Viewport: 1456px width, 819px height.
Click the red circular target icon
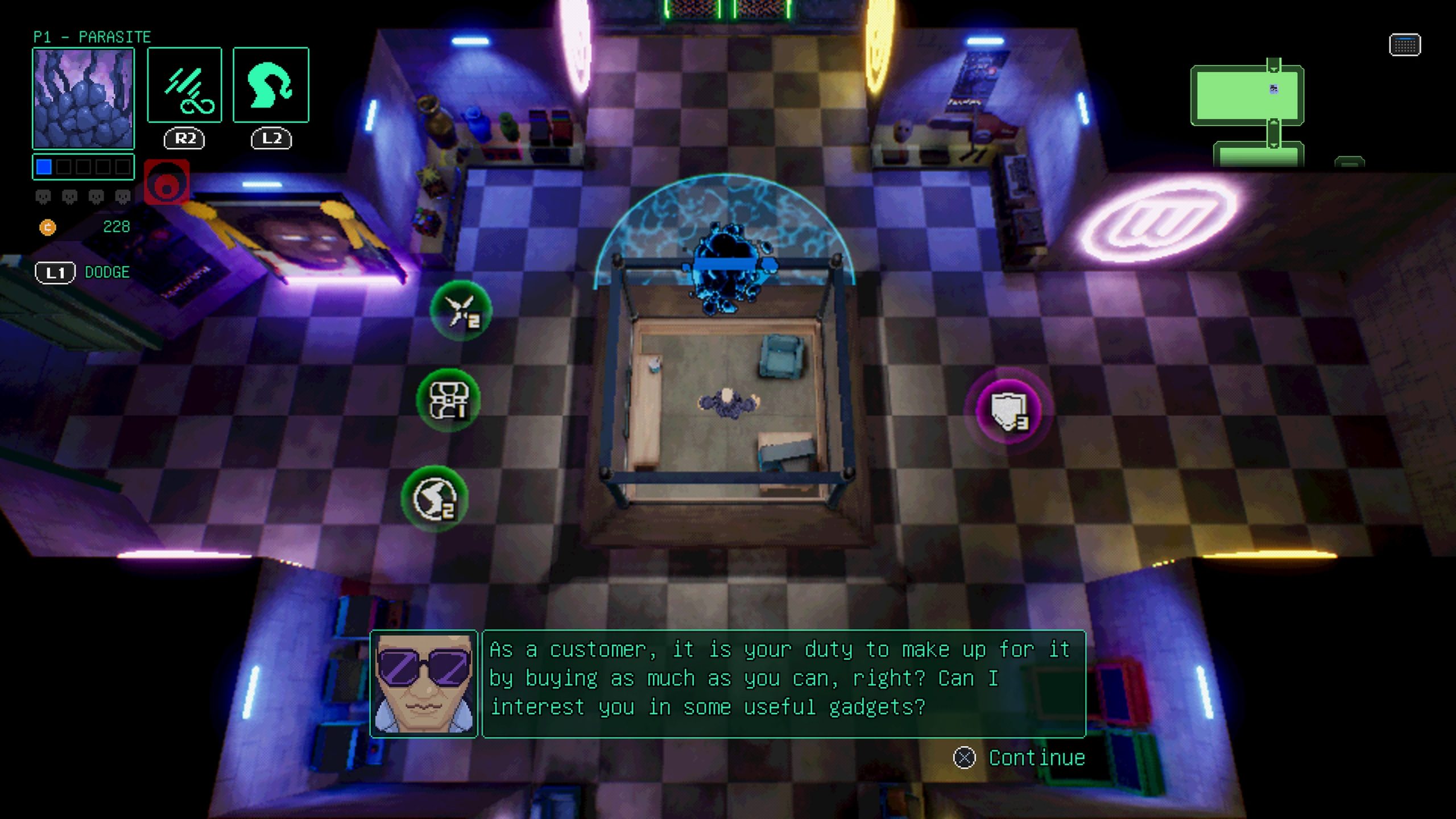(167, 183)
